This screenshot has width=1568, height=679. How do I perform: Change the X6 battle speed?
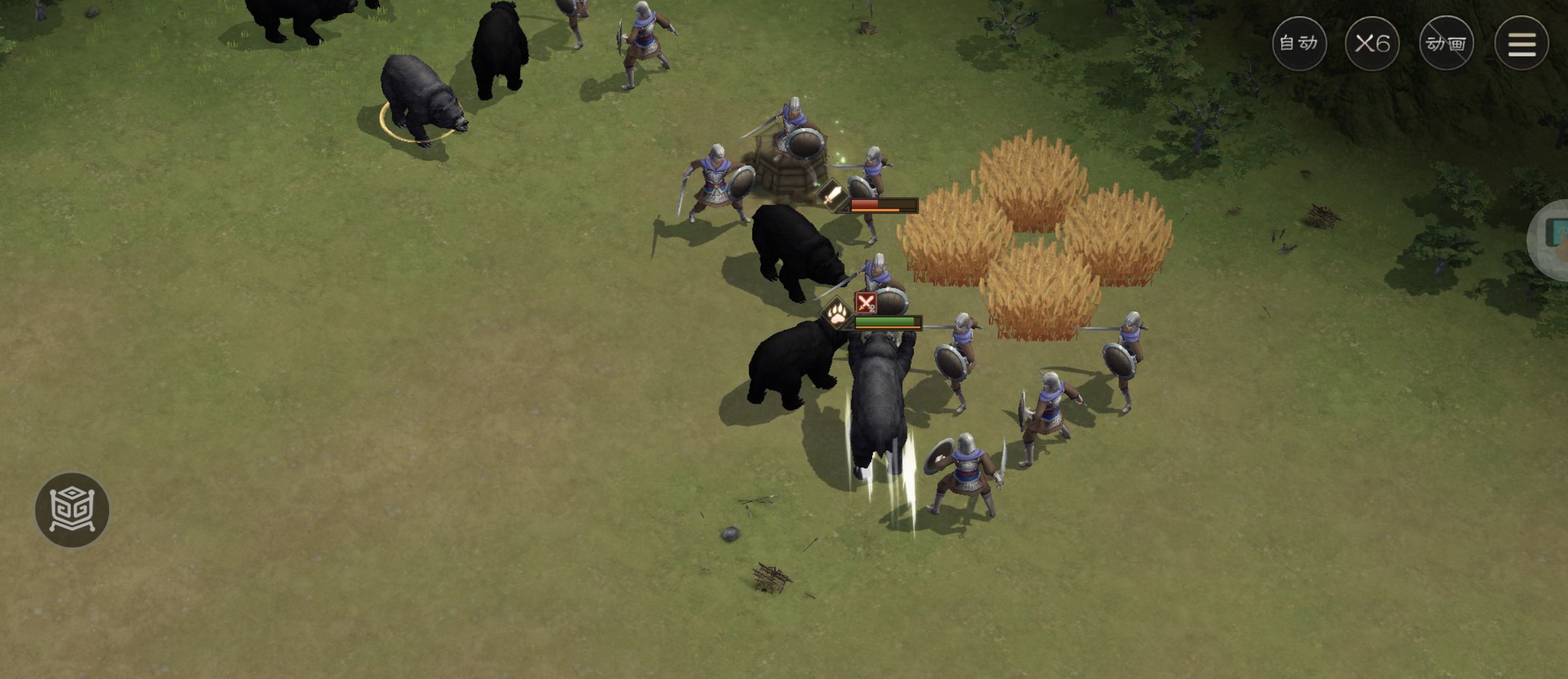(1371, 44)
